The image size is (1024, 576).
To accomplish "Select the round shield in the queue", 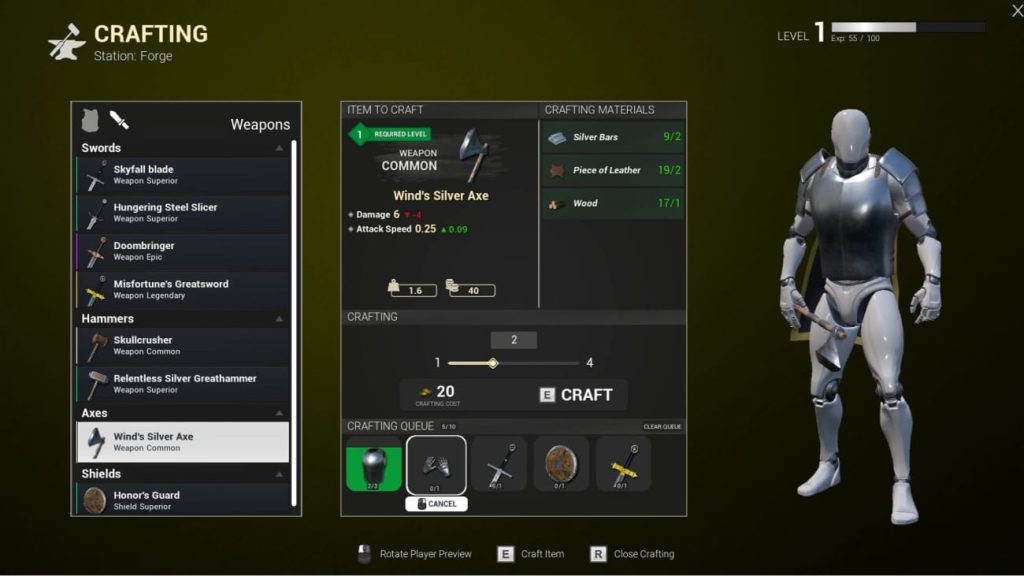I will coord(561,464).
